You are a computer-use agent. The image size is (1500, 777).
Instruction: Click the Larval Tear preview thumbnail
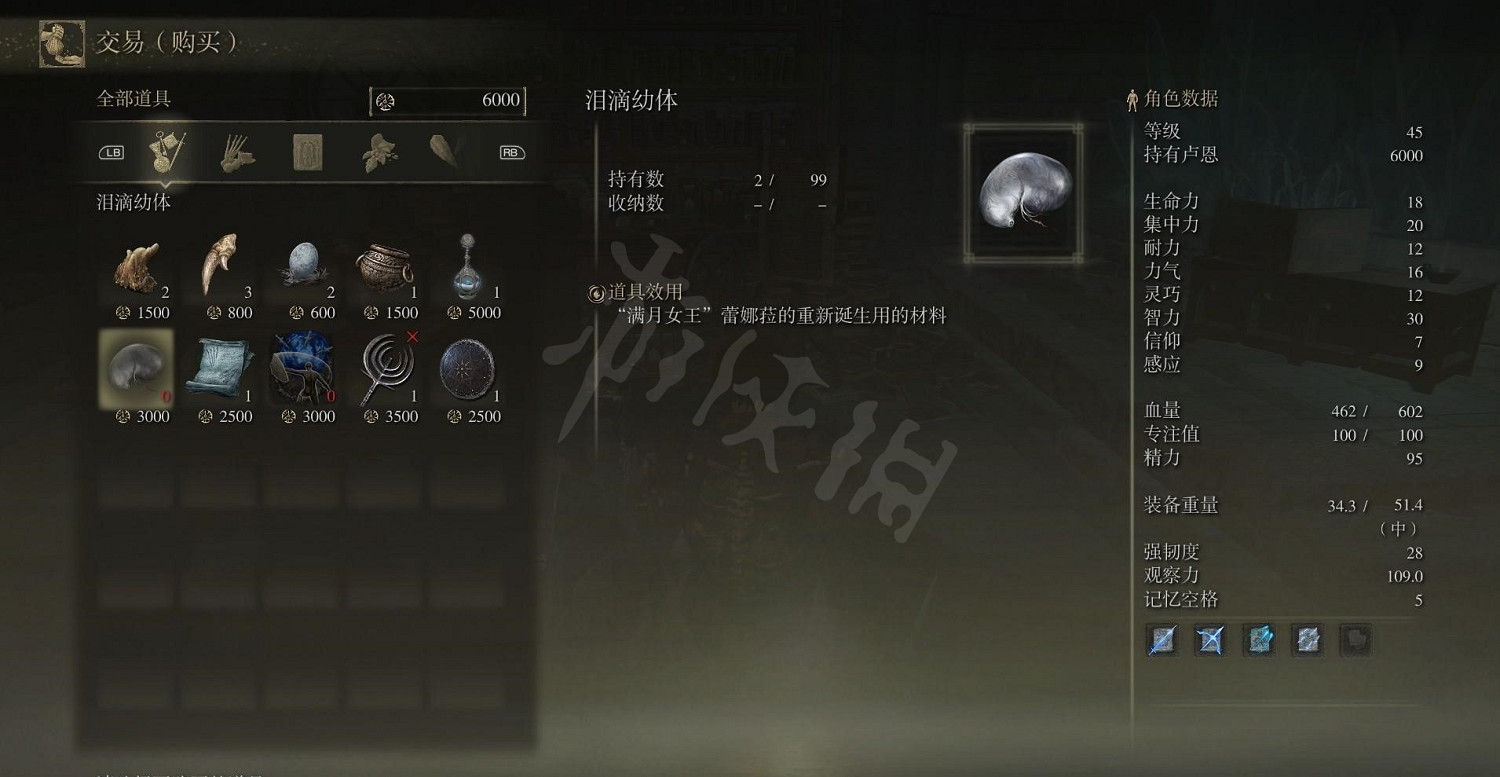1021,193
